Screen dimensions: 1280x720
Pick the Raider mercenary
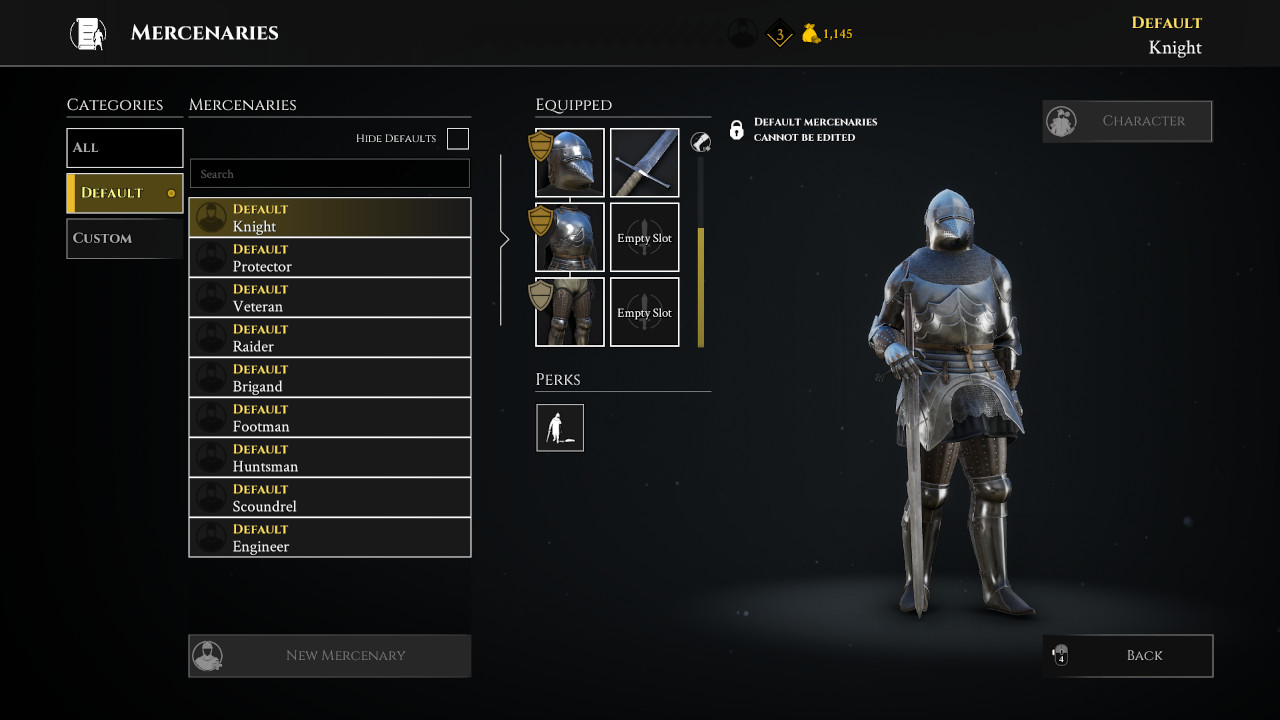click(x=330, y=338)
